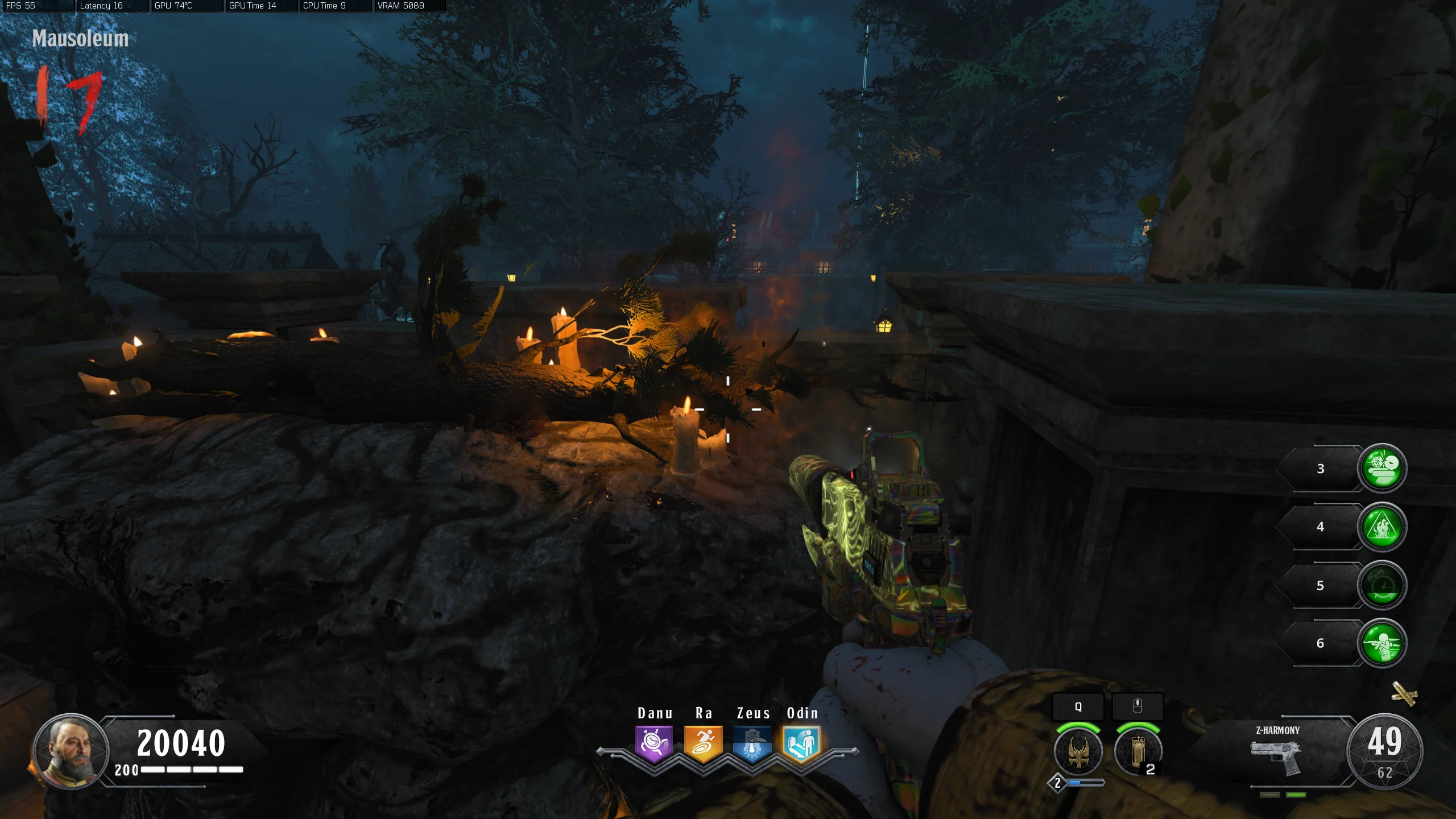Use the elixir in slot 4
Screen dimensions: 1456x819
coord(1382,527)
